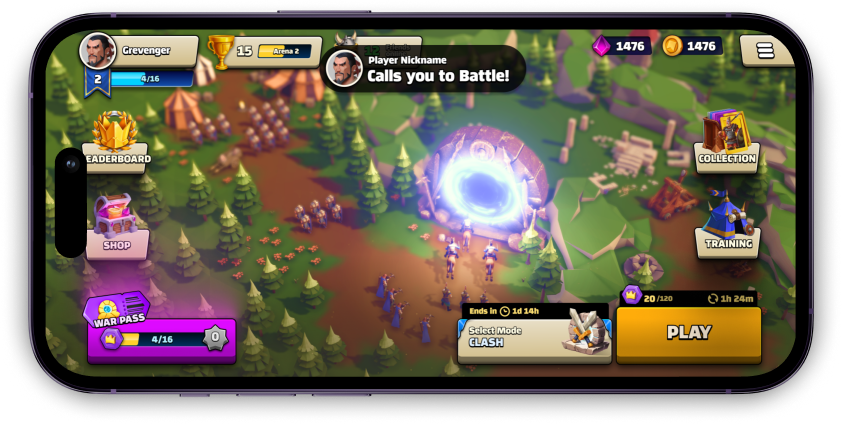Open the Select Mode CLASH panel

pyautogui.click(x=534, y=335)
